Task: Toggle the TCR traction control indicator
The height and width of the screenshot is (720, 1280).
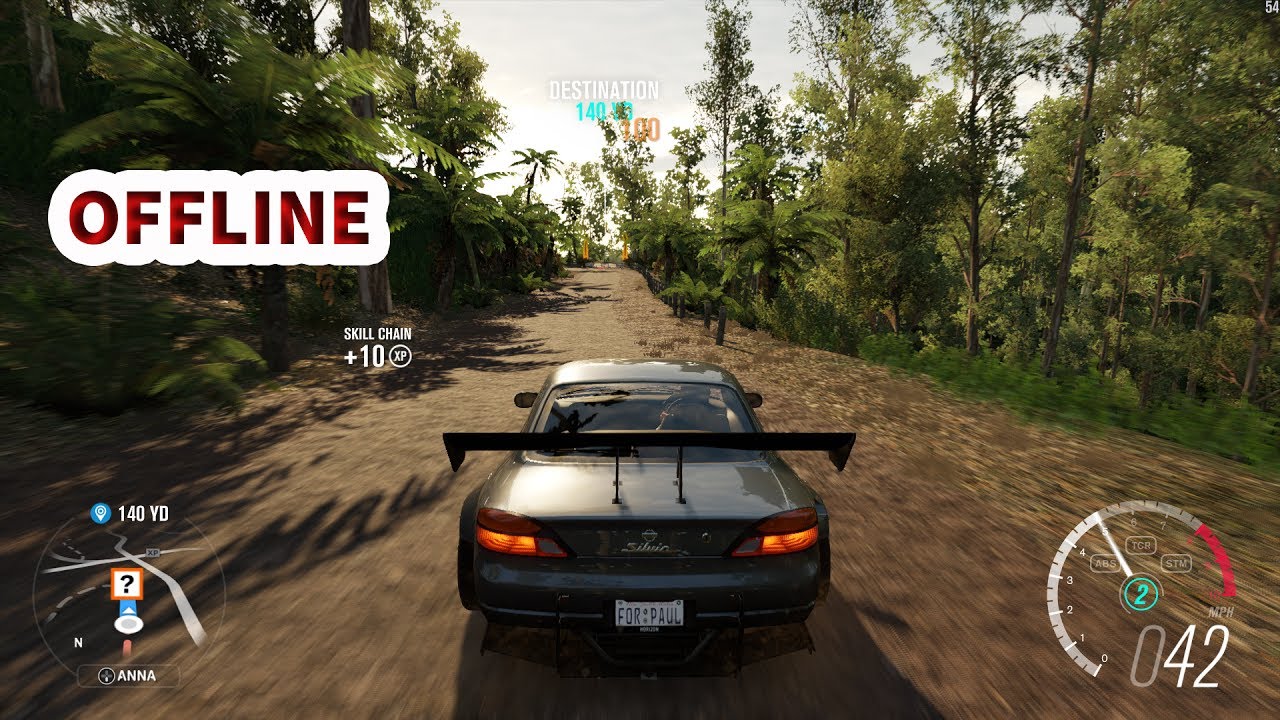Action: pos(1141,545)
